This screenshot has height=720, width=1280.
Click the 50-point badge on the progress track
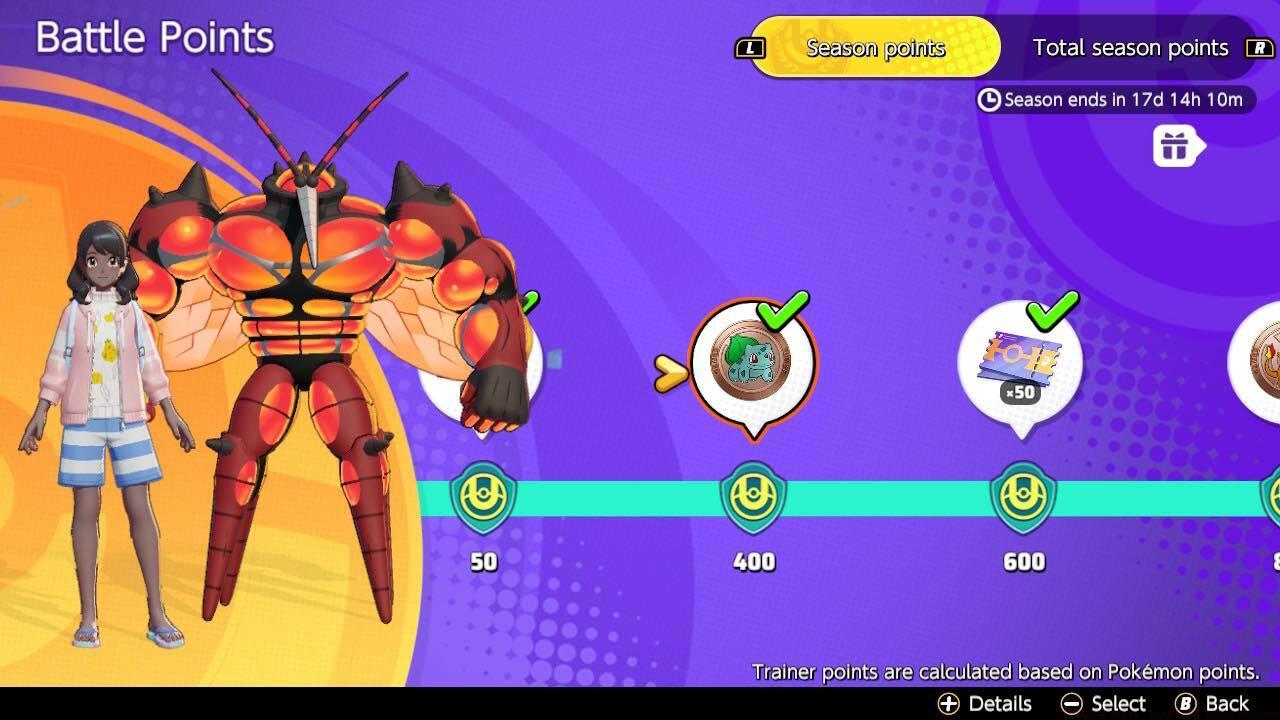[x=482, y=497]
